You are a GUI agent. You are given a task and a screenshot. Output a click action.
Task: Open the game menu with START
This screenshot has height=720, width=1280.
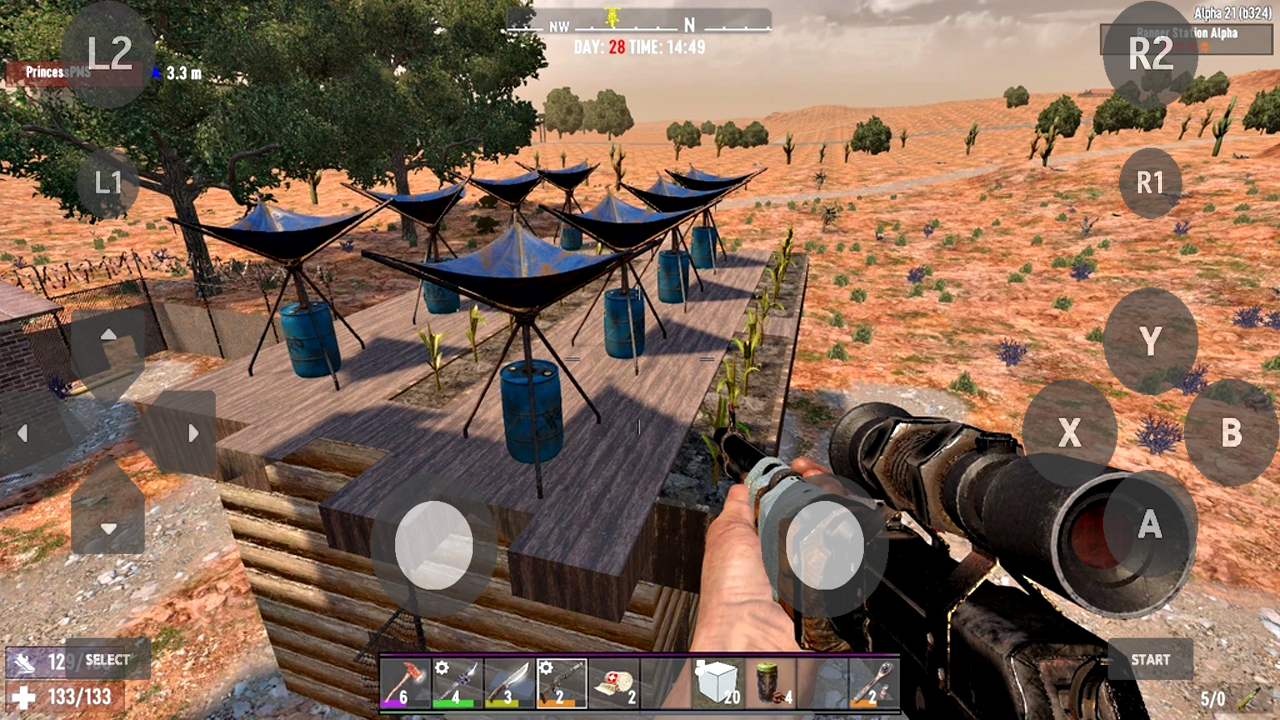pos(1150,660)
